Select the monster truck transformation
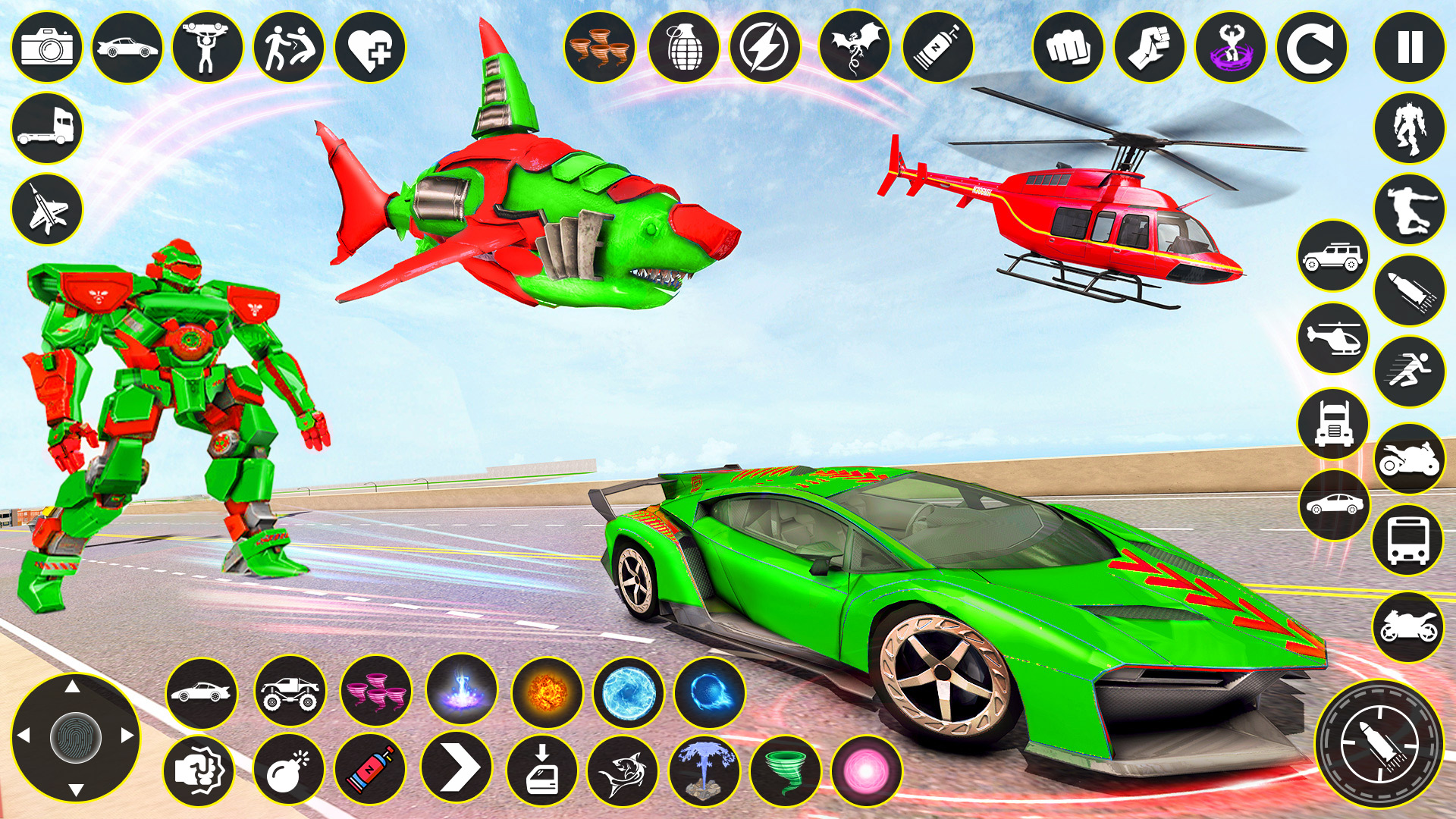Viewport: 1456px width, 819px height. (x=289, y=692)
